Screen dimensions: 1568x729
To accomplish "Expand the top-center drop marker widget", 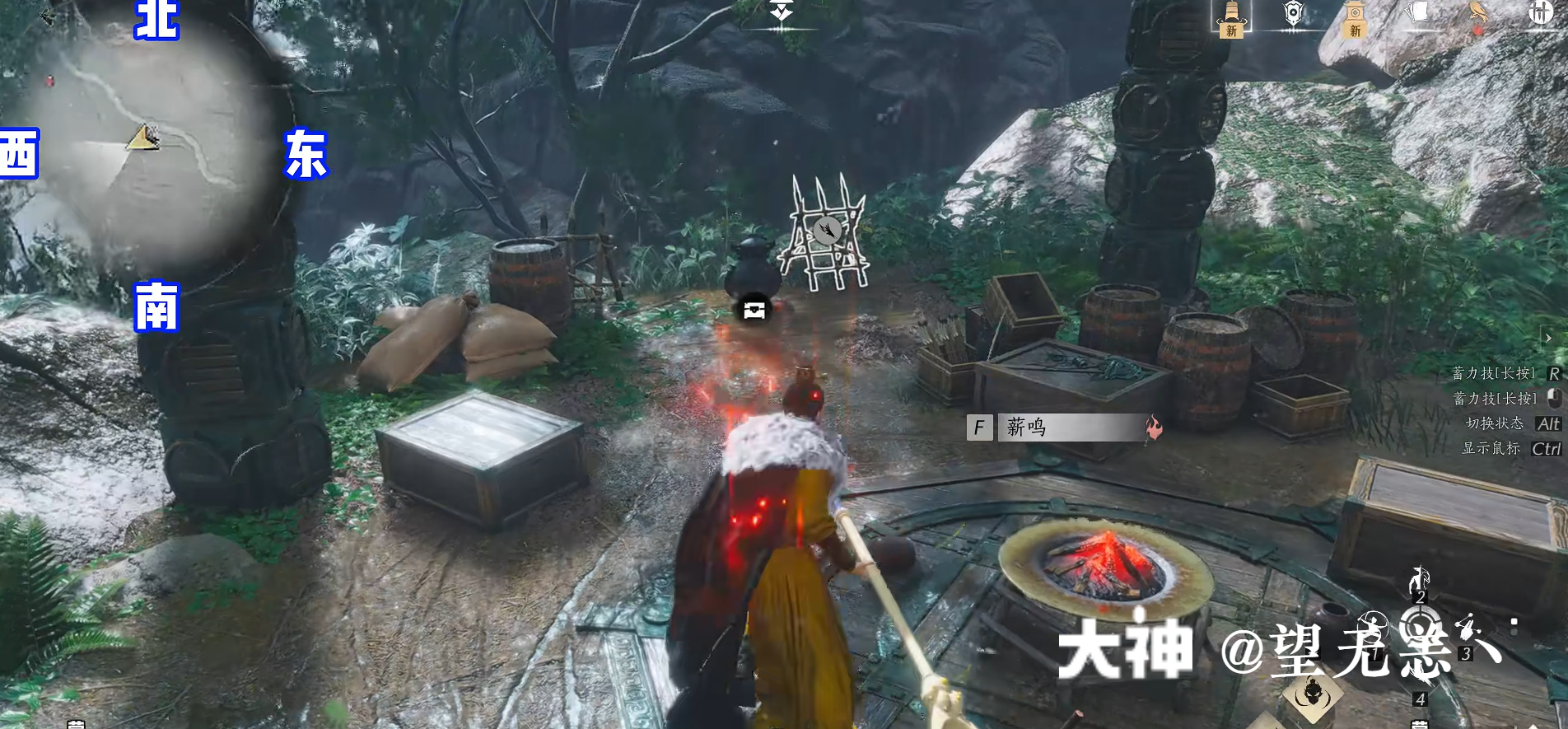I will click(x=782, y=12).
